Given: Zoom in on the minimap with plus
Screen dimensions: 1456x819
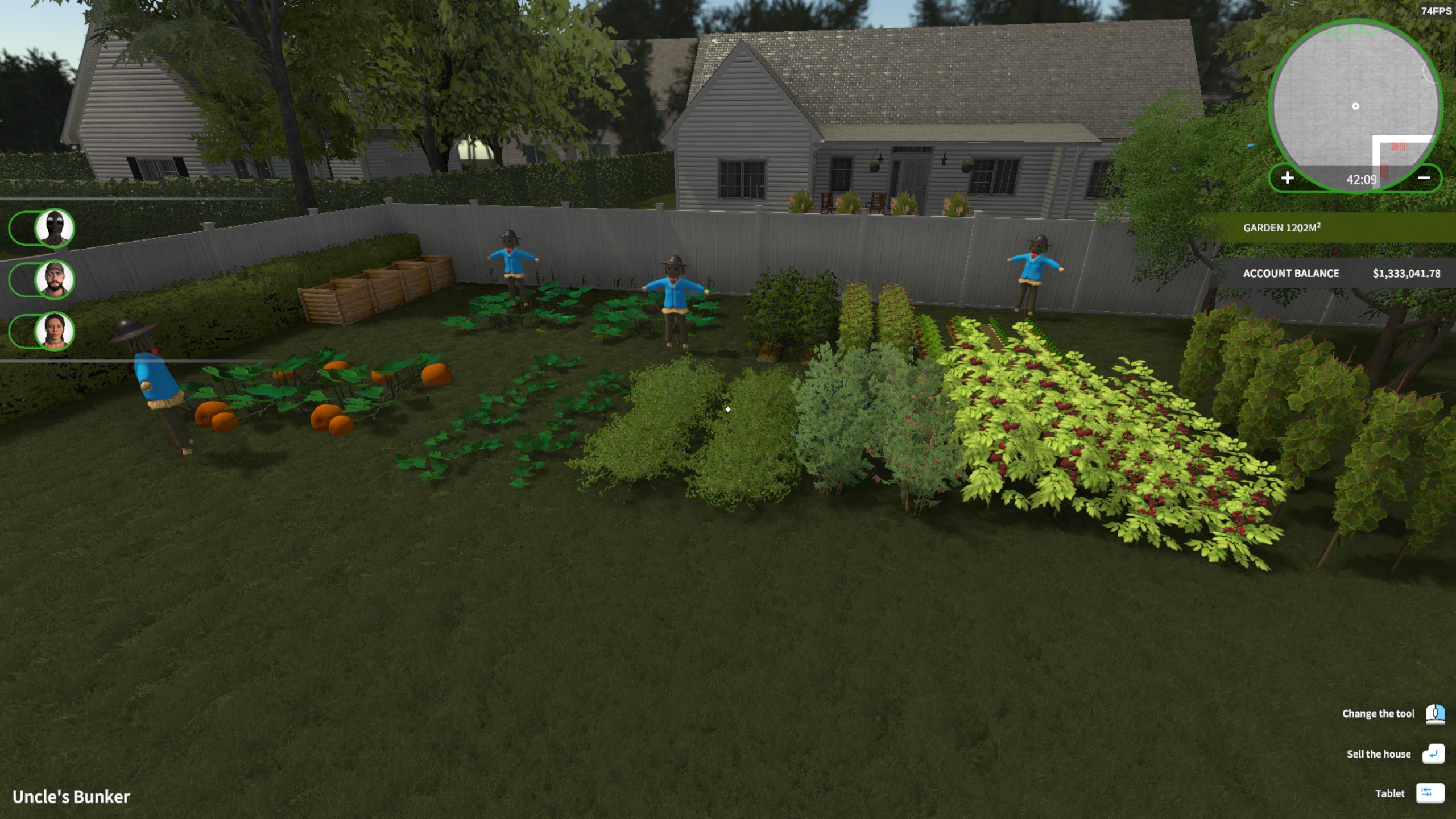Looking at the screenshot, I should click(x=1287, y=178).
